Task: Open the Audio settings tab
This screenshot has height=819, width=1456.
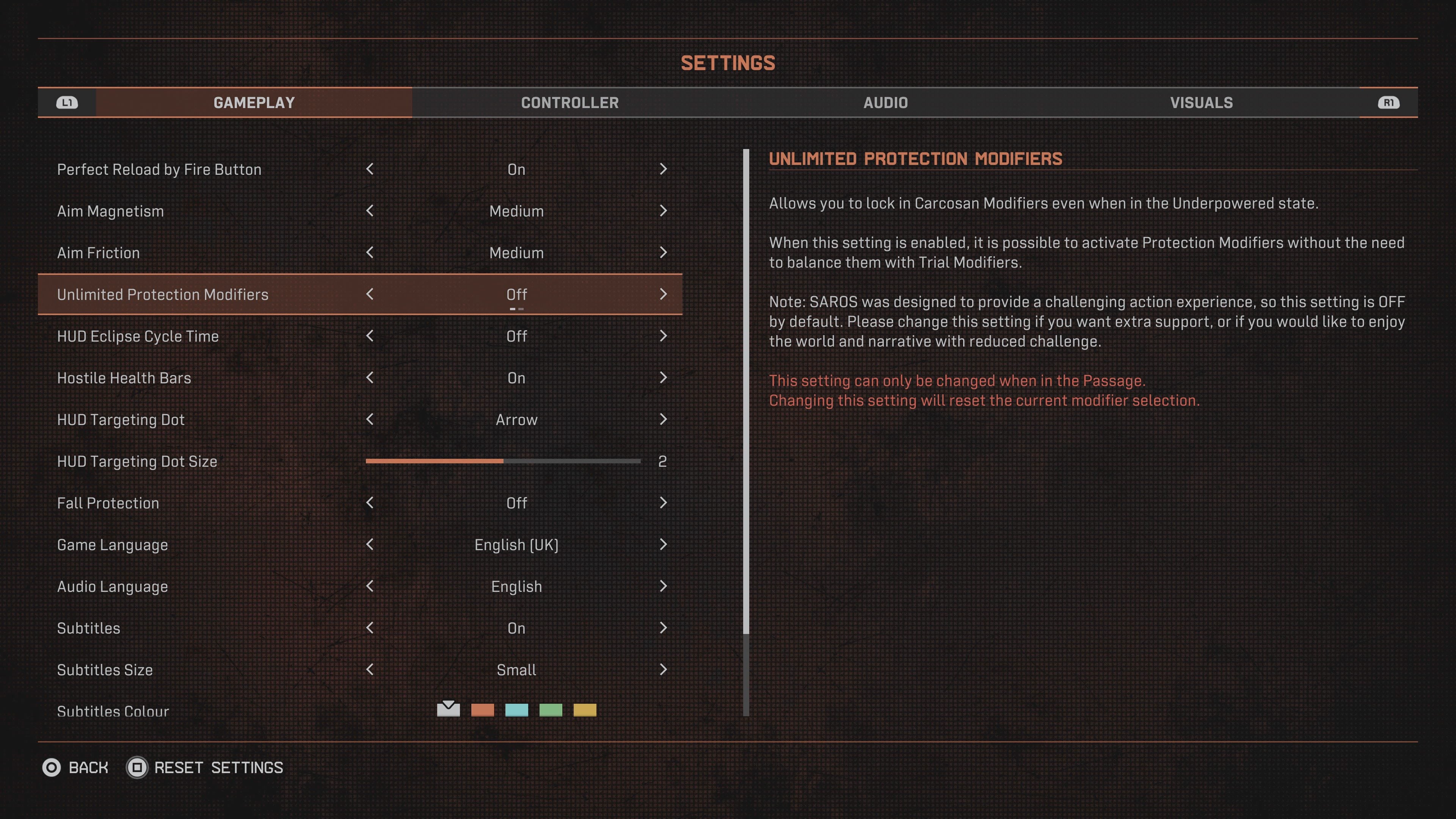Action: [x=885, y=103]
